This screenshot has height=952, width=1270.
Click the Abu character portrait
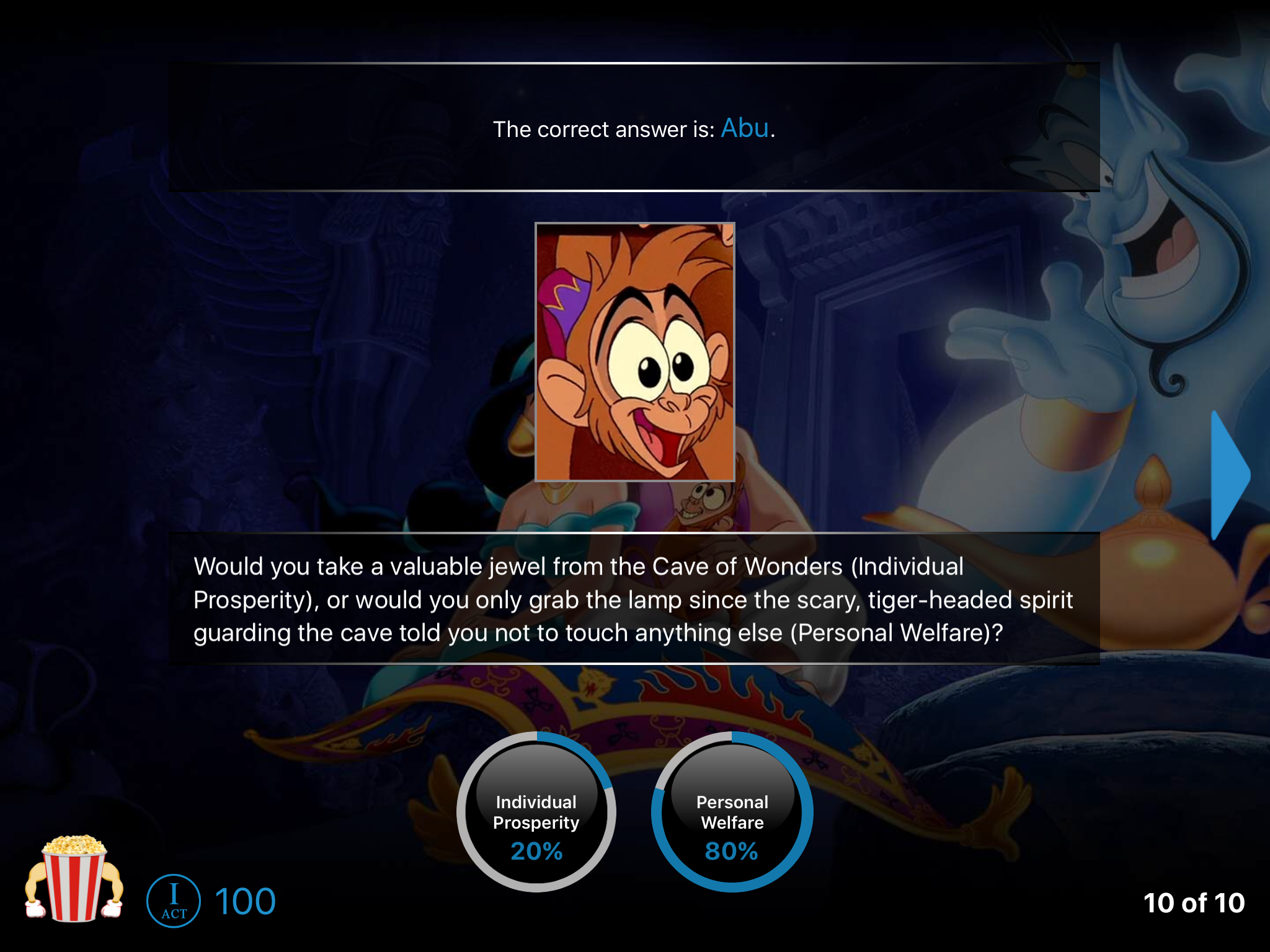pos(634,352)
